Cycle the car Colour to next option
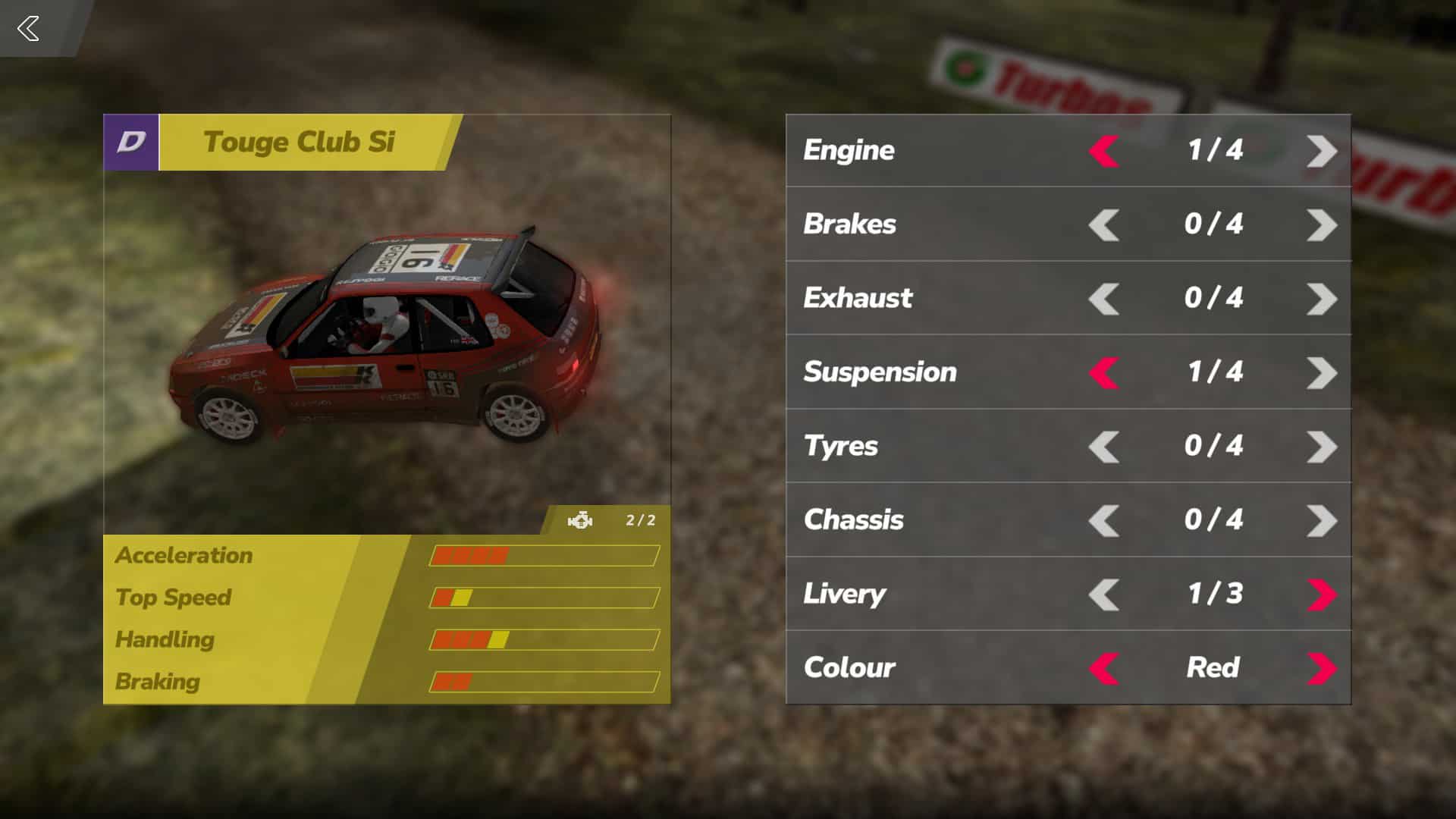 1323,668
